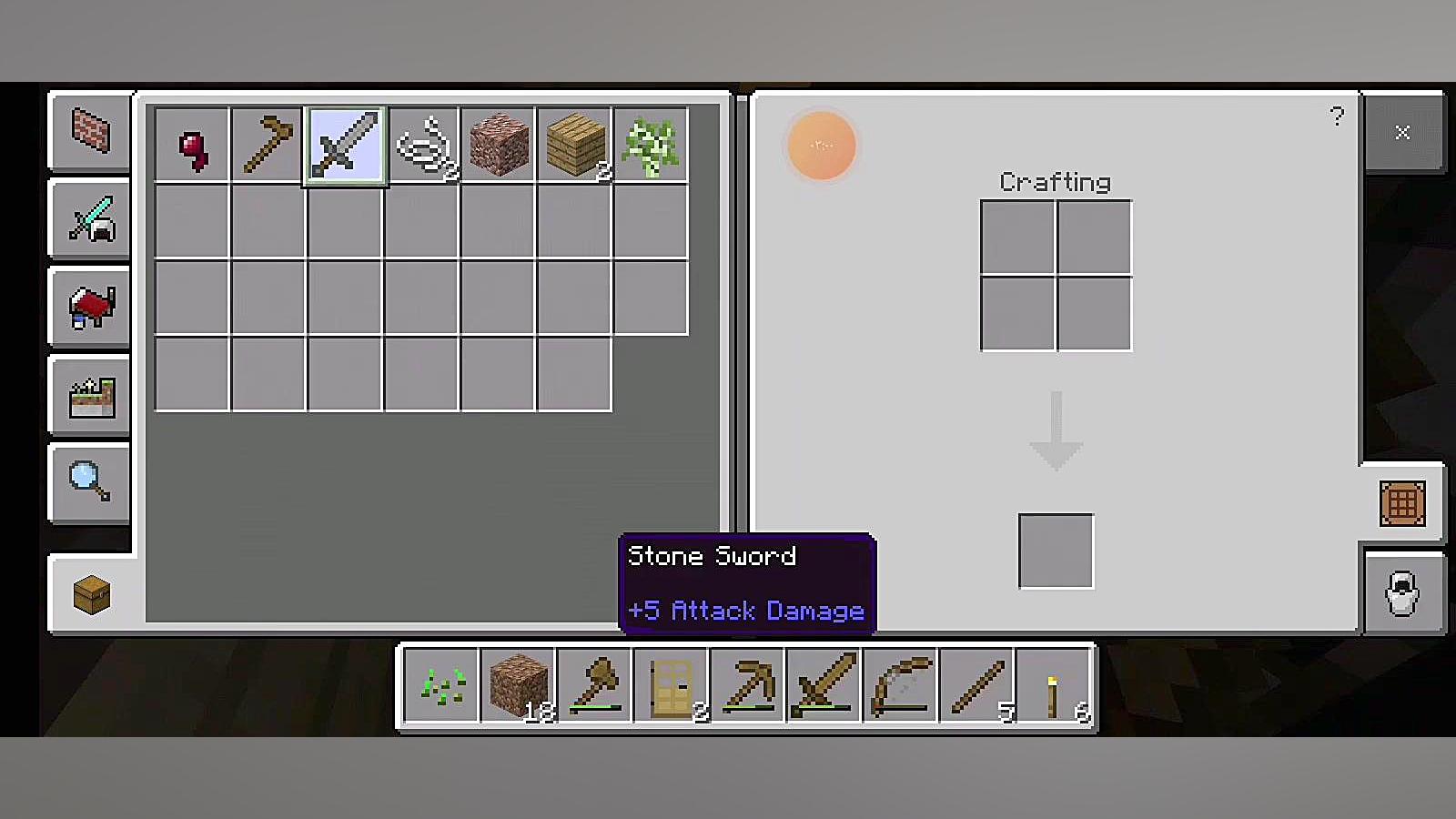Select the stone sword in the inventory

click(345, 145)
